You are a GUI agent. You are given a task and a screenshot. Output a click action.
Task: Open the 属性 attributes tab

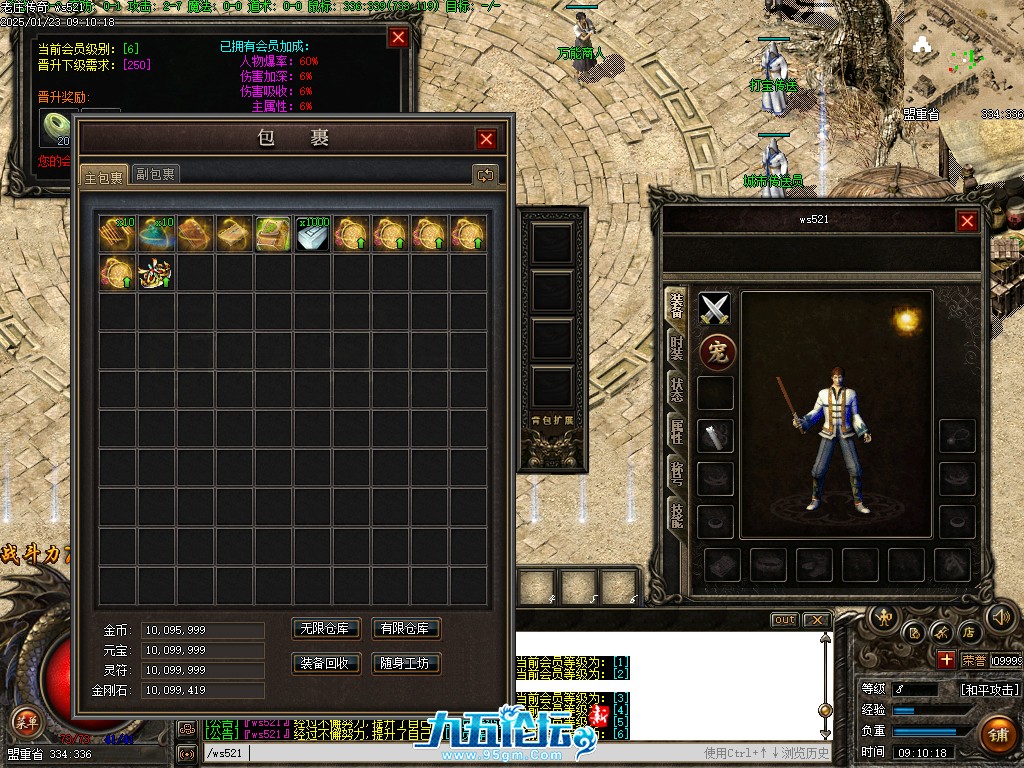pyautogui.click(x=677, y=429)
